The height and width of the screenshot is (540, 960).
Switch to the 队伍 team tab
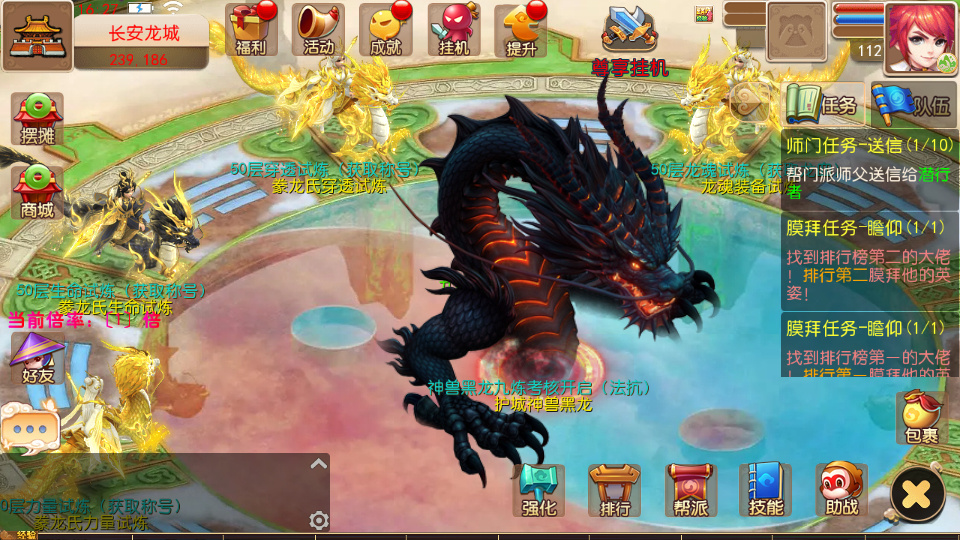coord(911,103)
